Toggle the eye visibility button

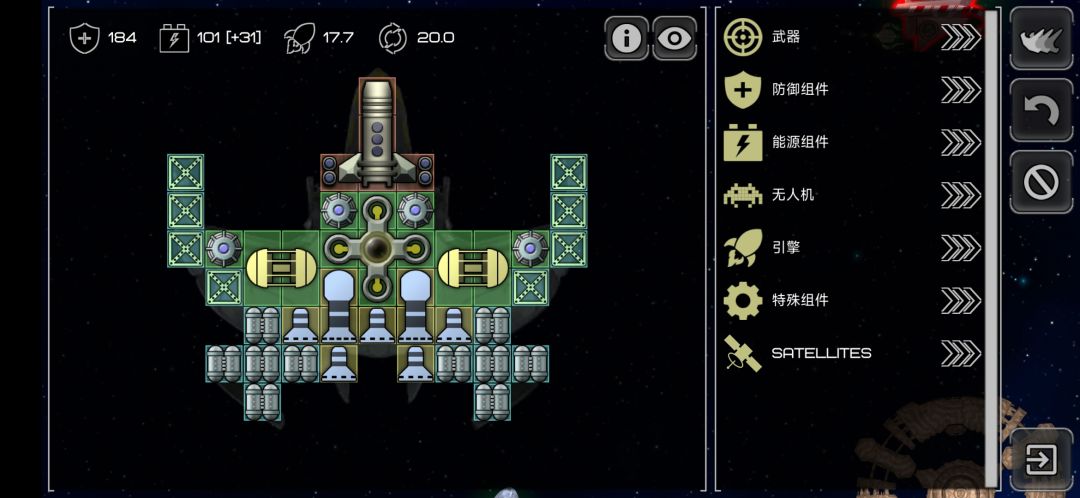pyautogui.click(x=675, y=39)
